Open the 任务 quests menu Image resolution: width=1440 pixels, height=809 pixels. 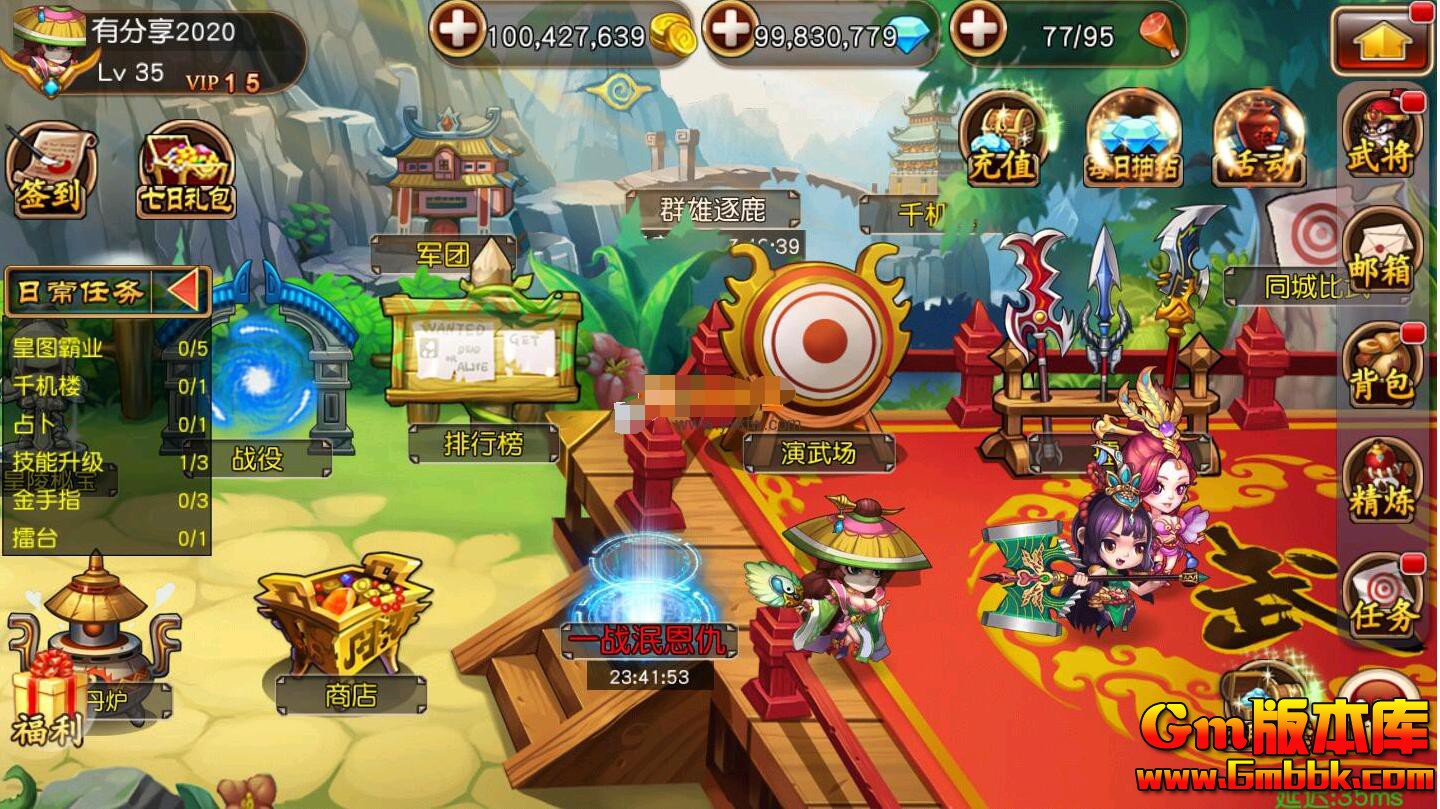coord(1382,598)
